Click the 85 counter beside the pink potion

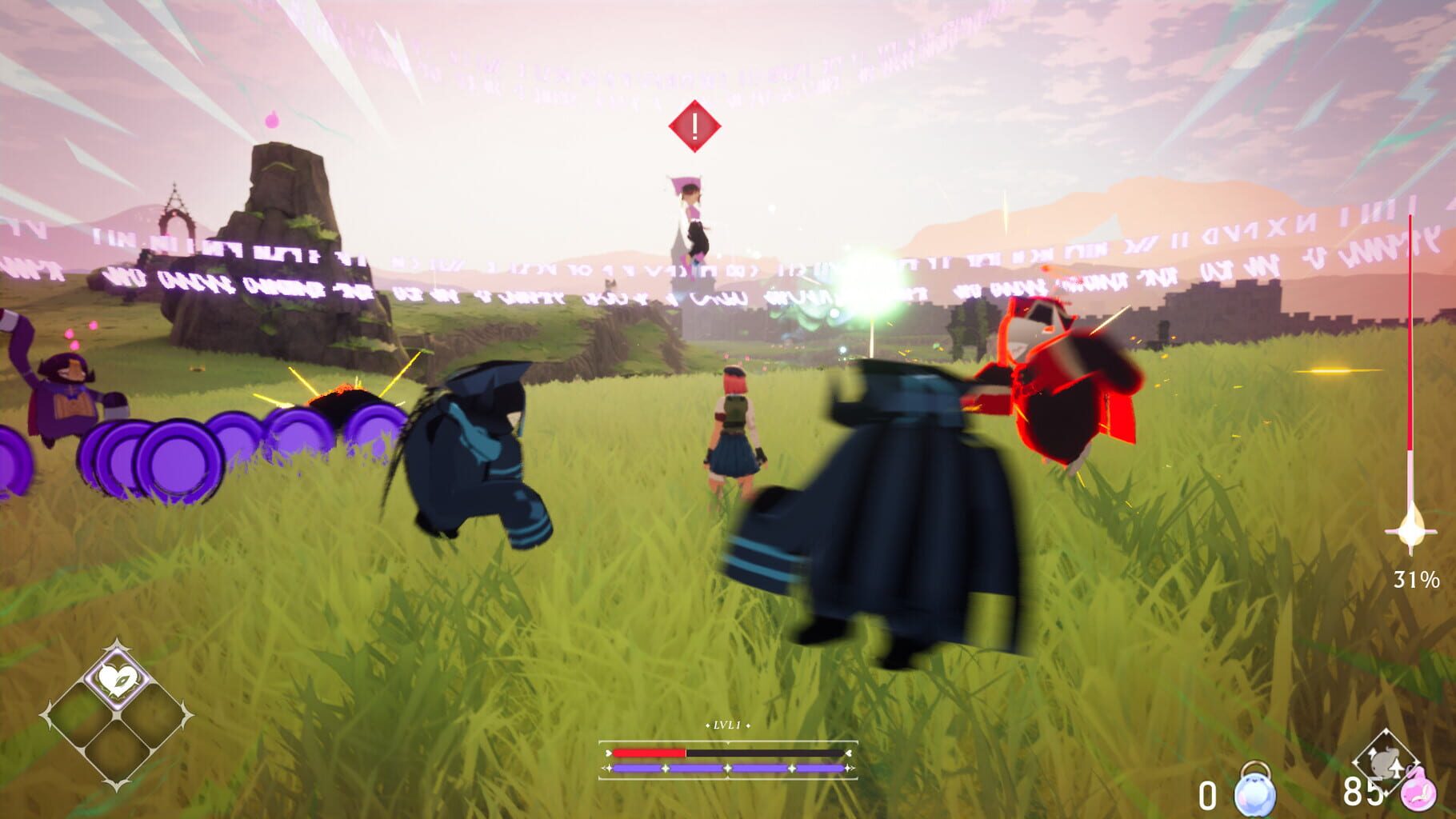[x=1363, y=792]
